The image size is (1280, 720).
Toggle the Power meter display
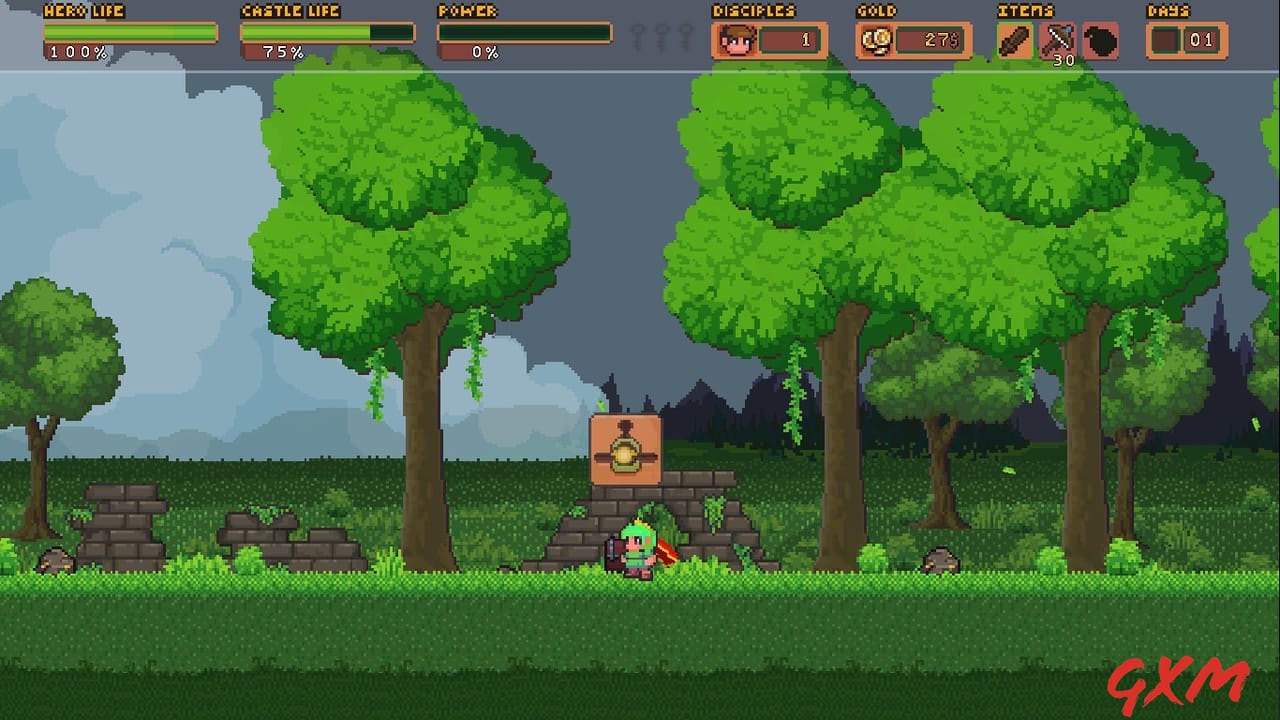click(524, 33)
